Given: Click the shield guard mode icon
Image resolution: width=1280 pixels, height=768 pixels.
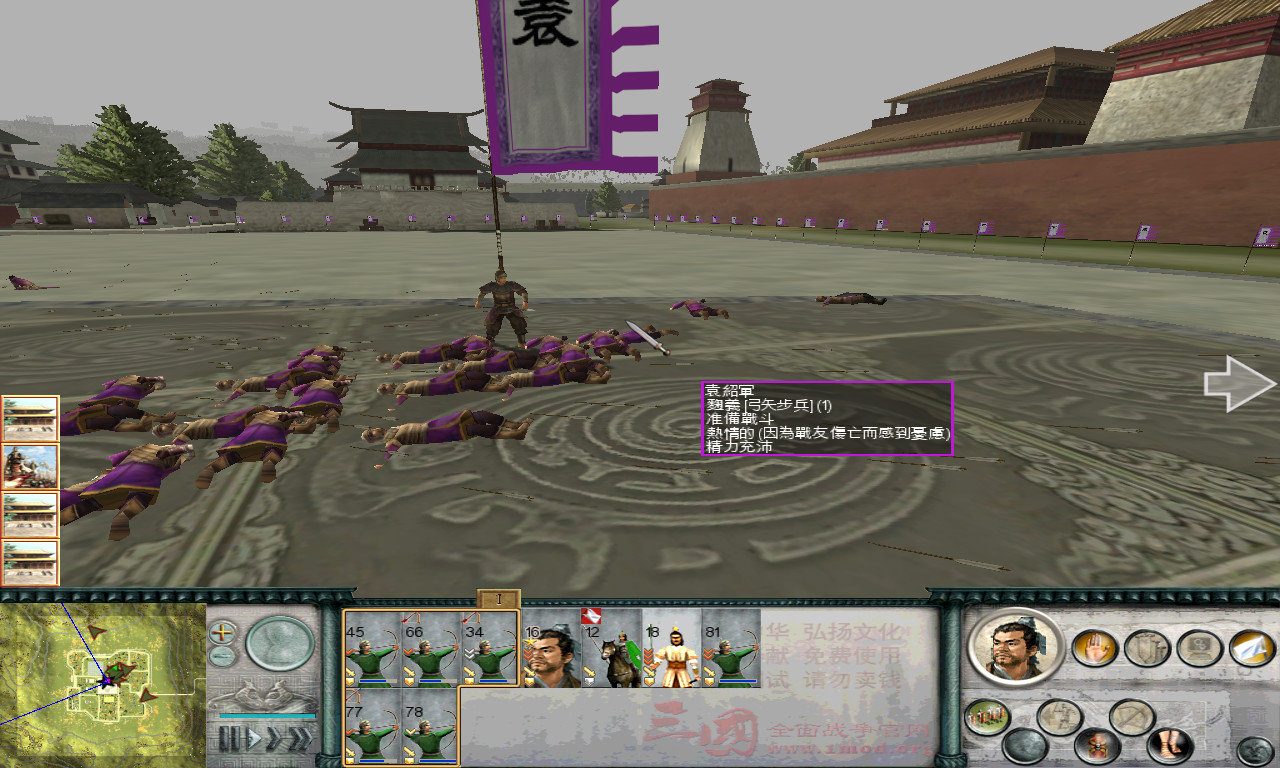Looking at the screenshot, I should click(1145, 650).
